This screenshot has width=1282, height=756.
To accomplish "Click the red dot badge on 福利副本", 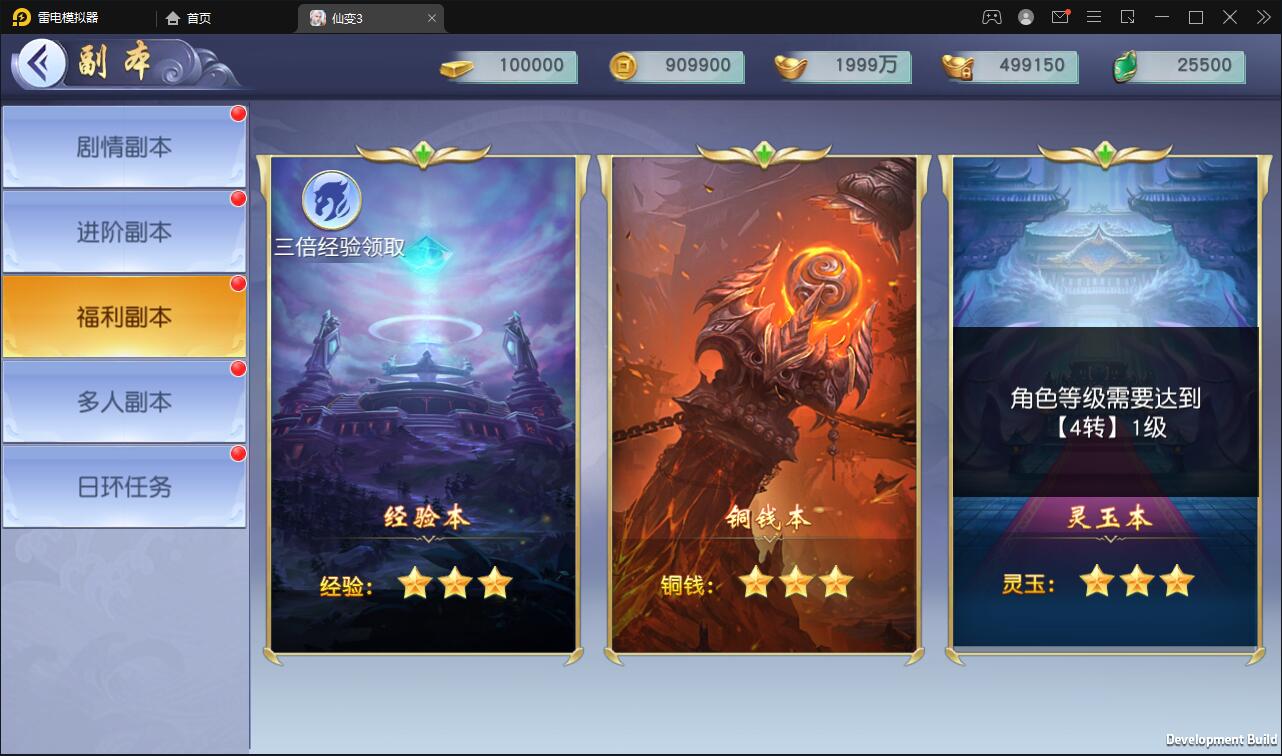I will 237,283.
